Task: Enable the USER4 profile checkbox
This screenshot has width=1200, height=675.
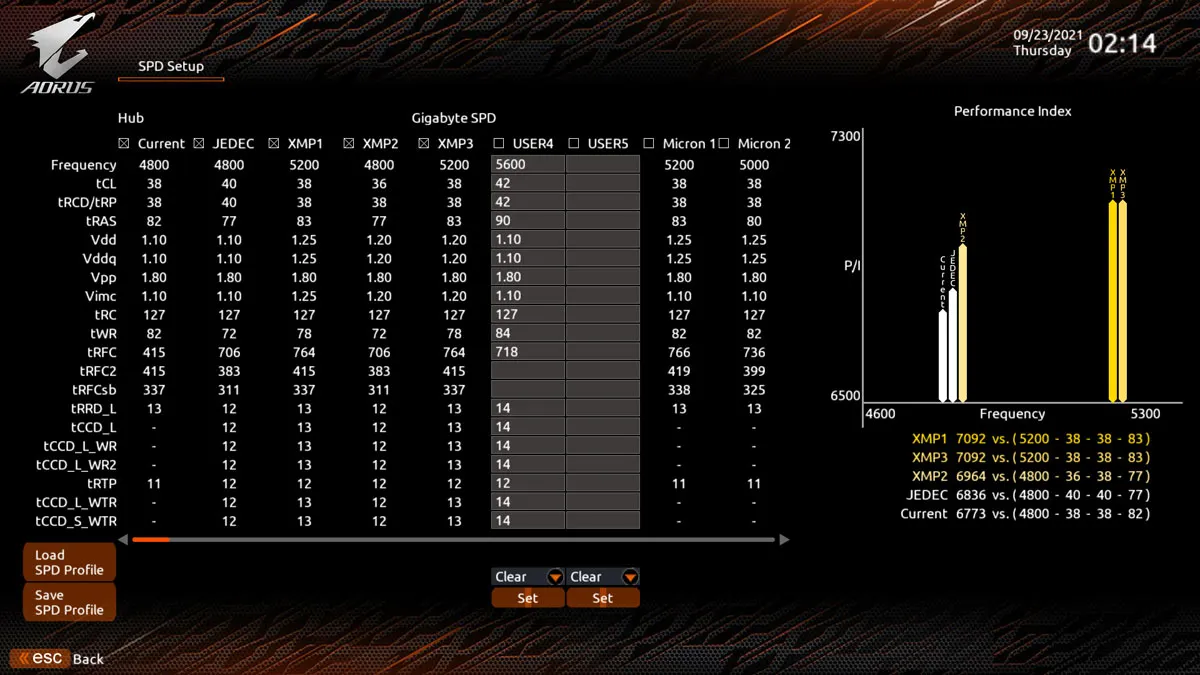Action: [499, 144]
